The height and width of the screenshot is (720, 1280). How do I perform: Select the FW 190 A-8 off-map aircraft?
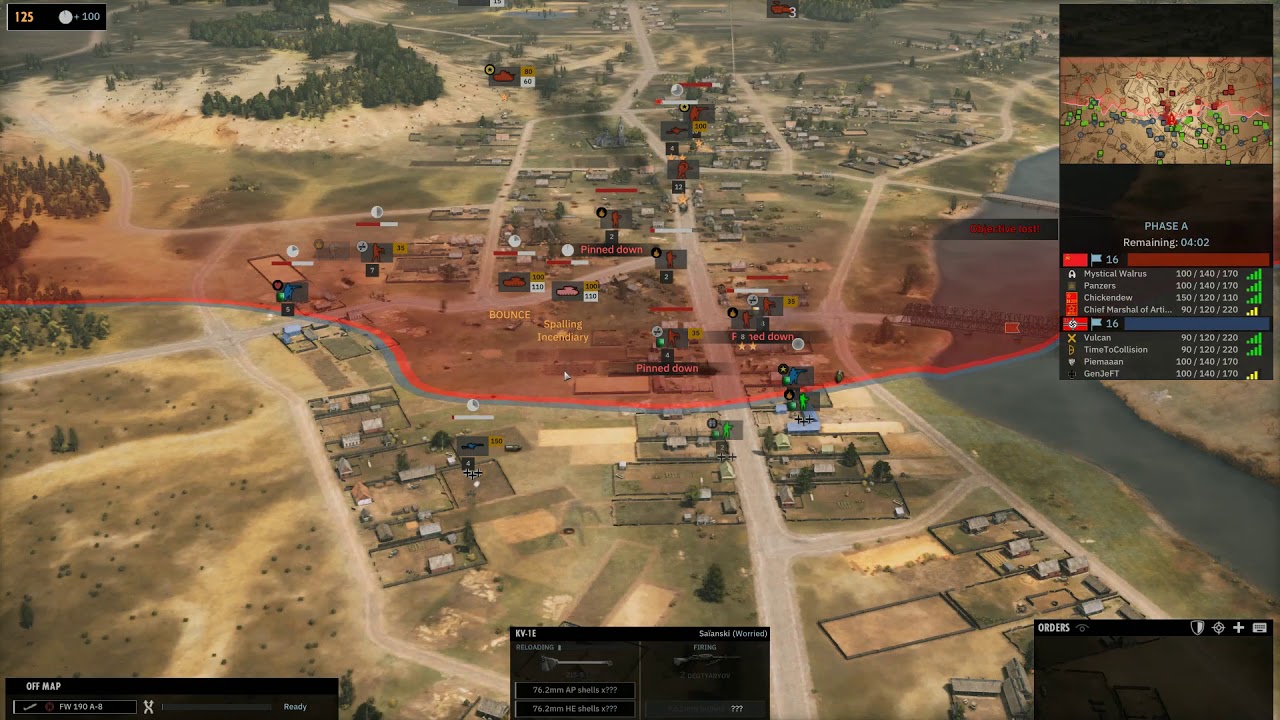click(x=80, y=707)
